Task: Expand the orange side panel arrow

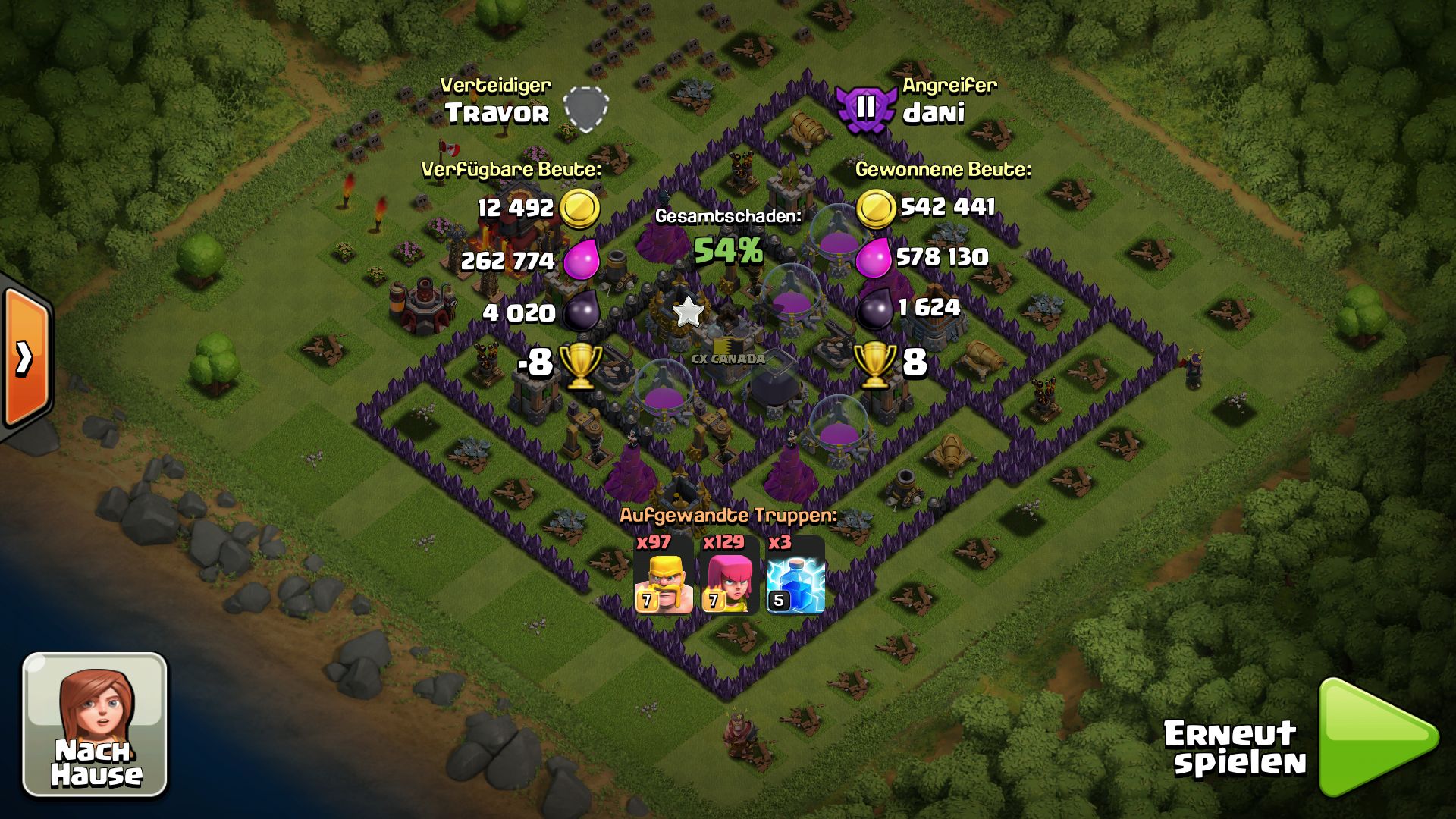Action: 25,357
